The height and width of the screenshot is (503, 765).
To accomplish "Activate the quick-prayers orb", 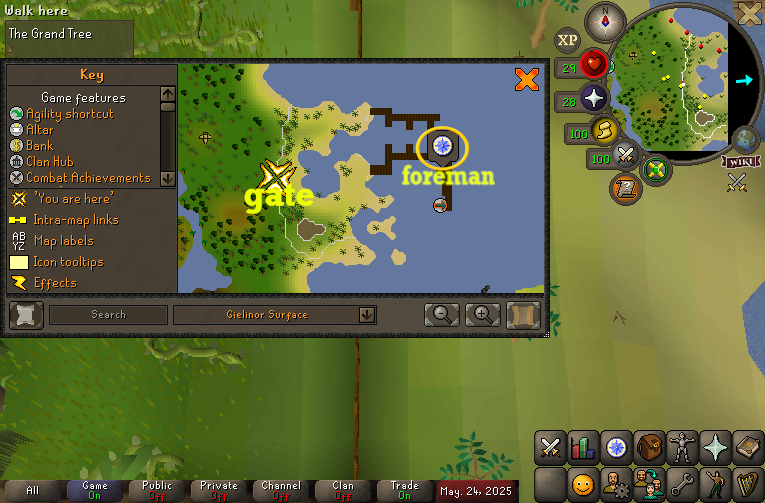I will 596,98.
